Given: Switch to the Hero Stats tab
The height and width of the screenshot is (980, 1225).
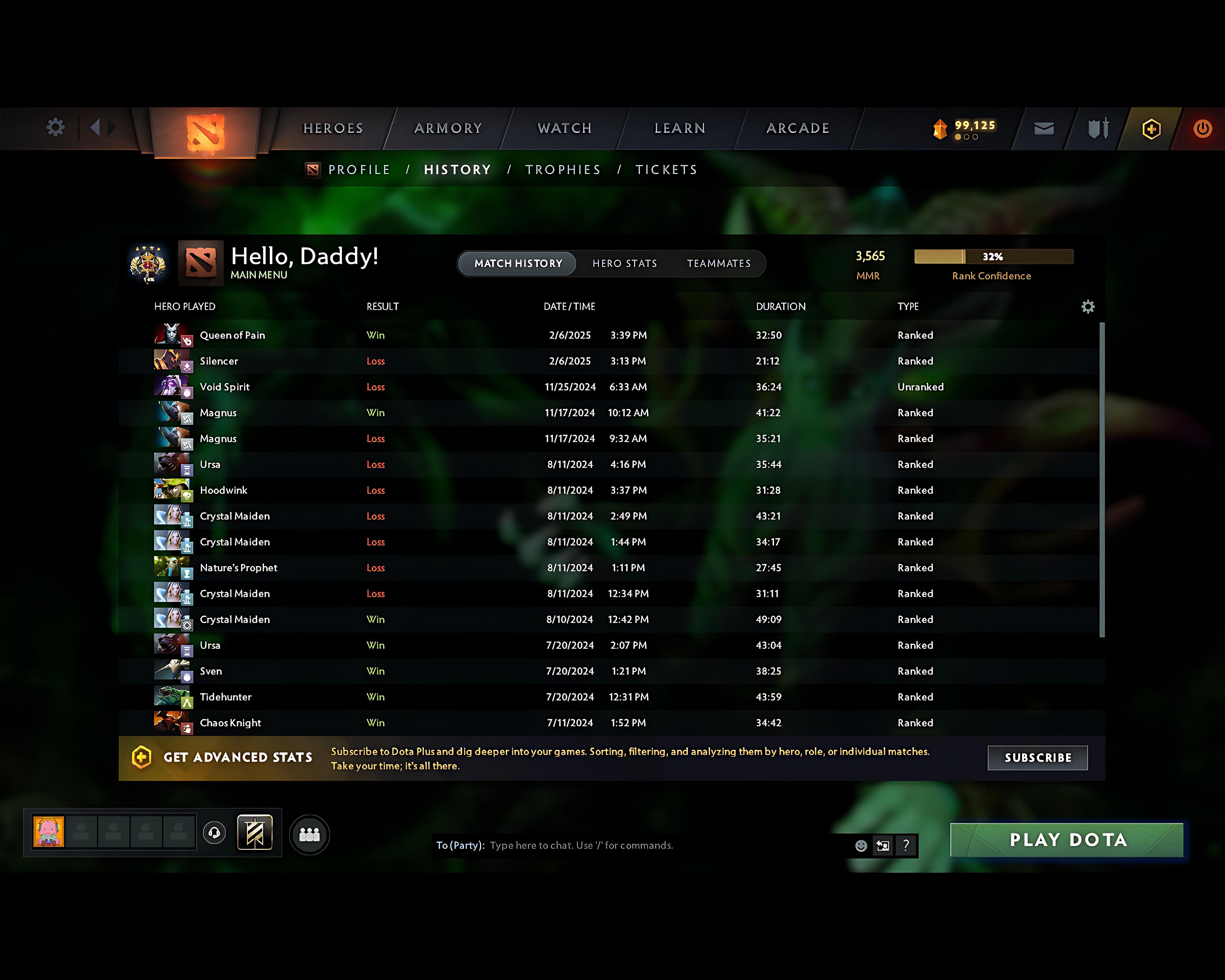Looking at the screenshot, I should click(x=624, y=263).
